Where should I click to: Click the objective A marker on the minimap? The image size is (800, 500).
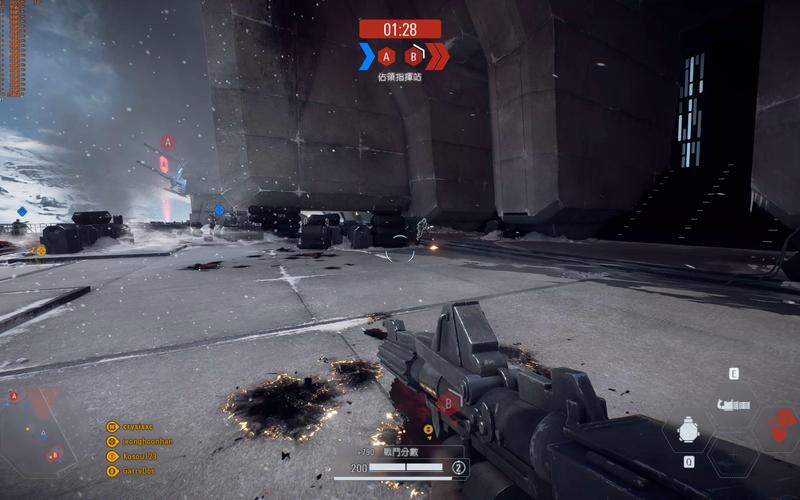tap(14, 396)
